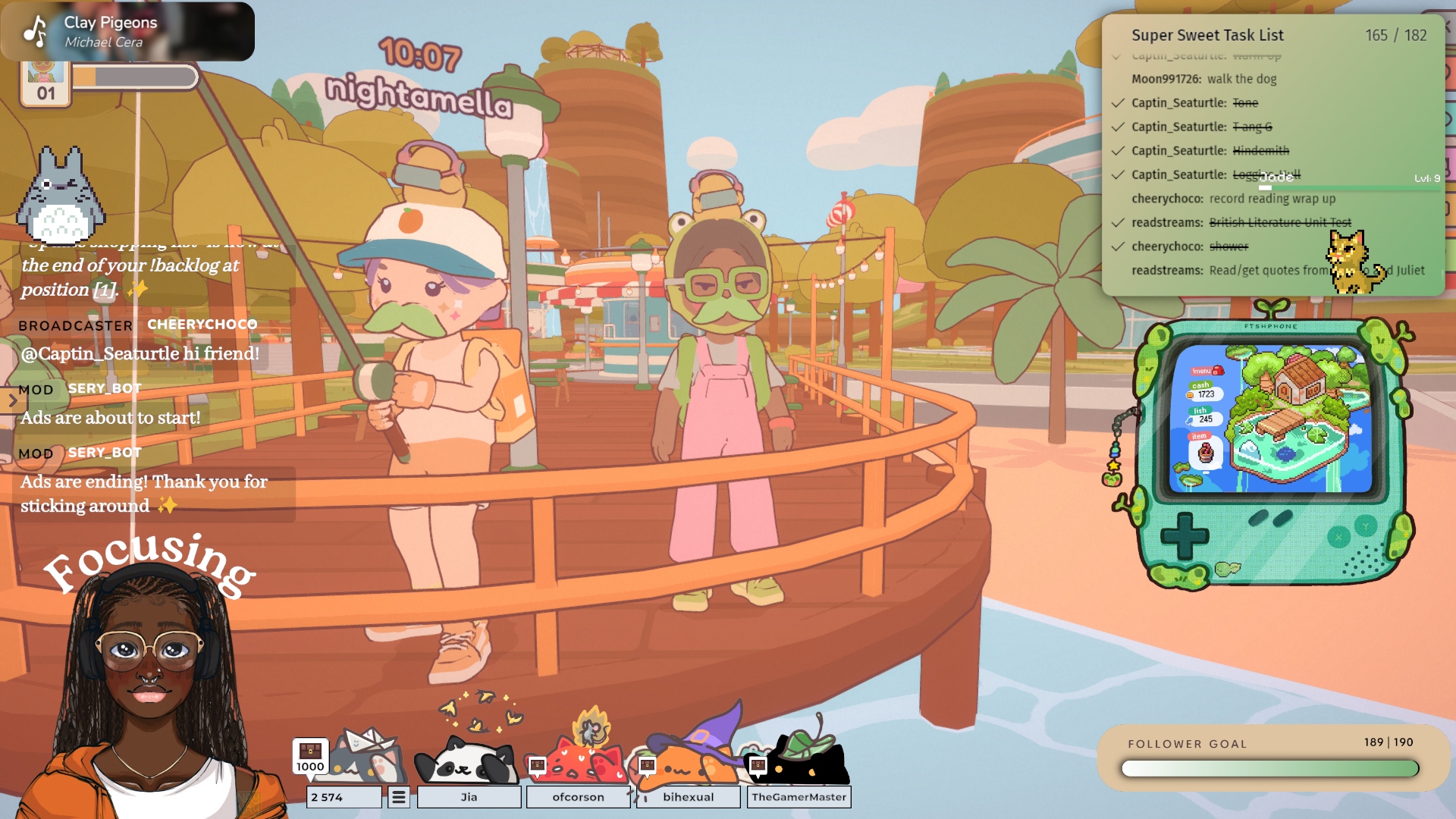Click the Fishphone's X button
Image resolution: width=1456 pixels, height=819 pixels.
pyautogui.click(x=1338, y=538)
